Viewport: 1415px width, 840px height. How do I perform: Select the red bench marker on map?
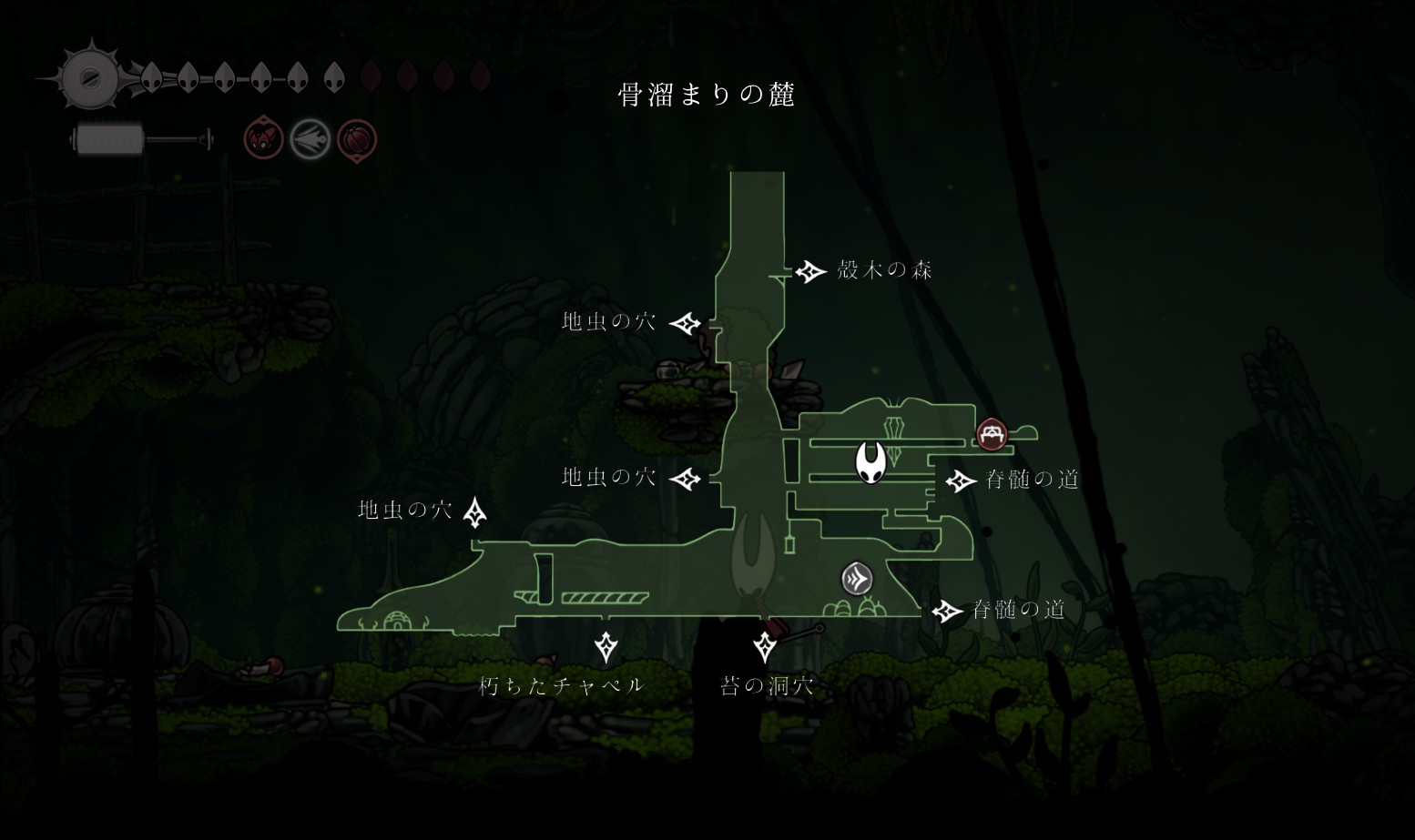(x=992, y=434)
